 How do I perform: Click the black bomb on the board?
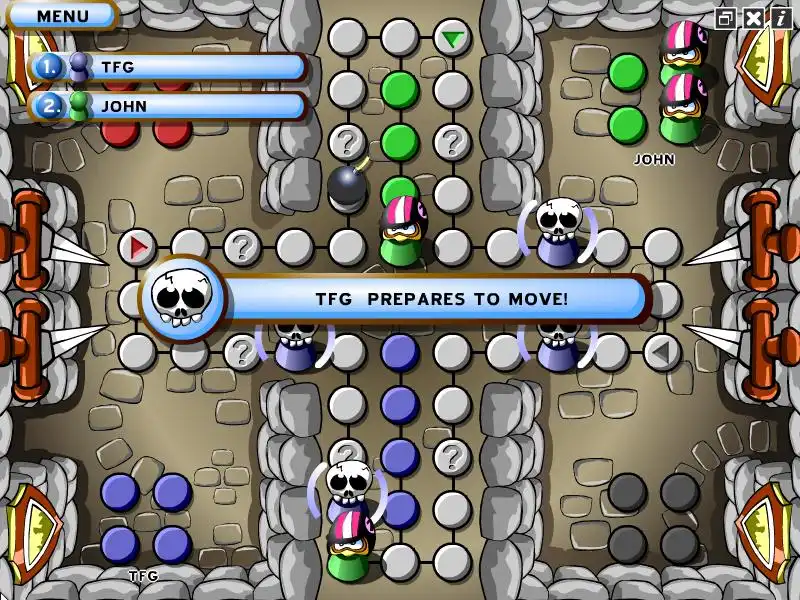coord(347,185)
